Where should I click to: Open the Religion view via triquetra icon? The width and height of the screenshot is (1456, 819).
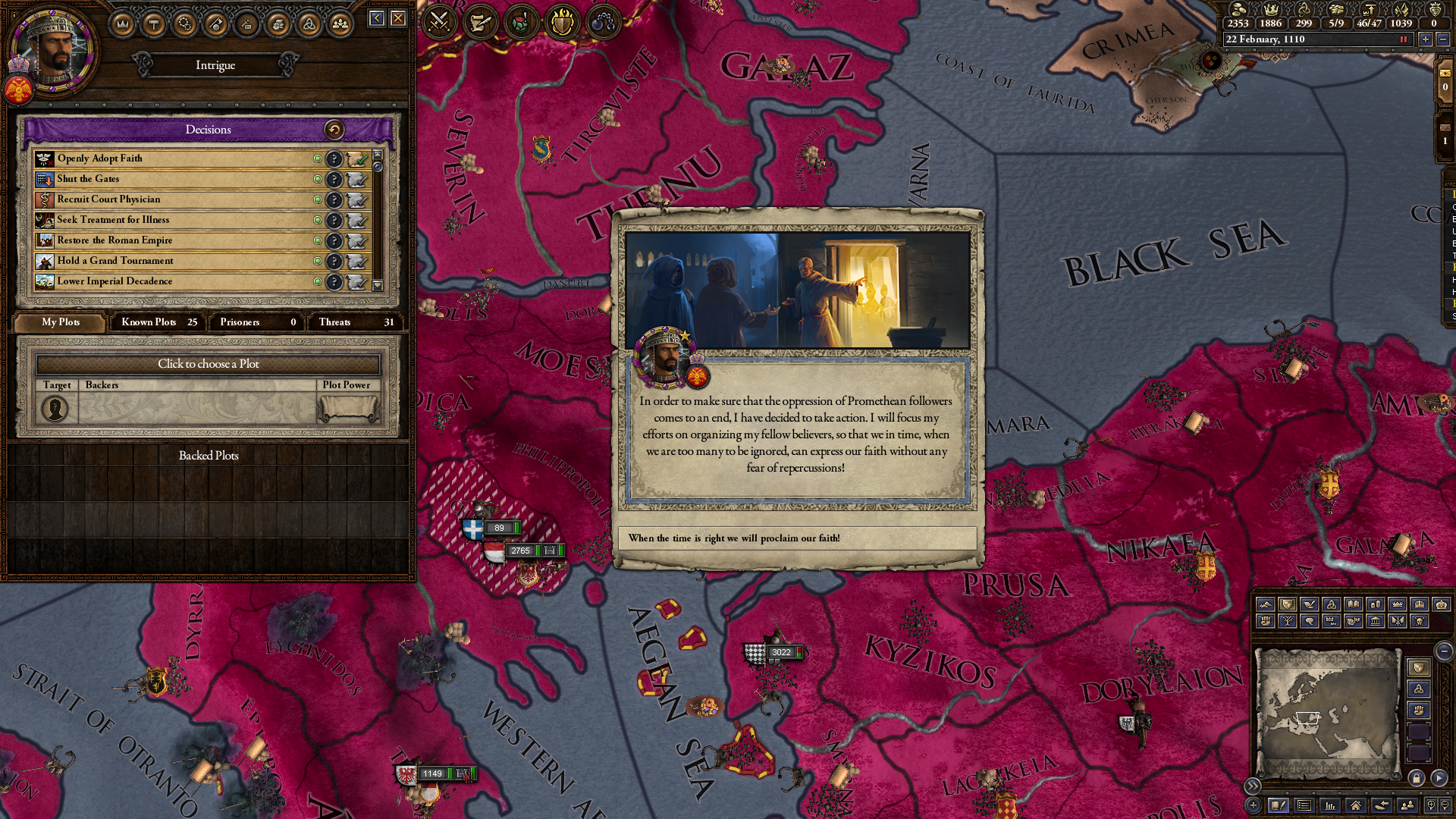pos(308,21)
